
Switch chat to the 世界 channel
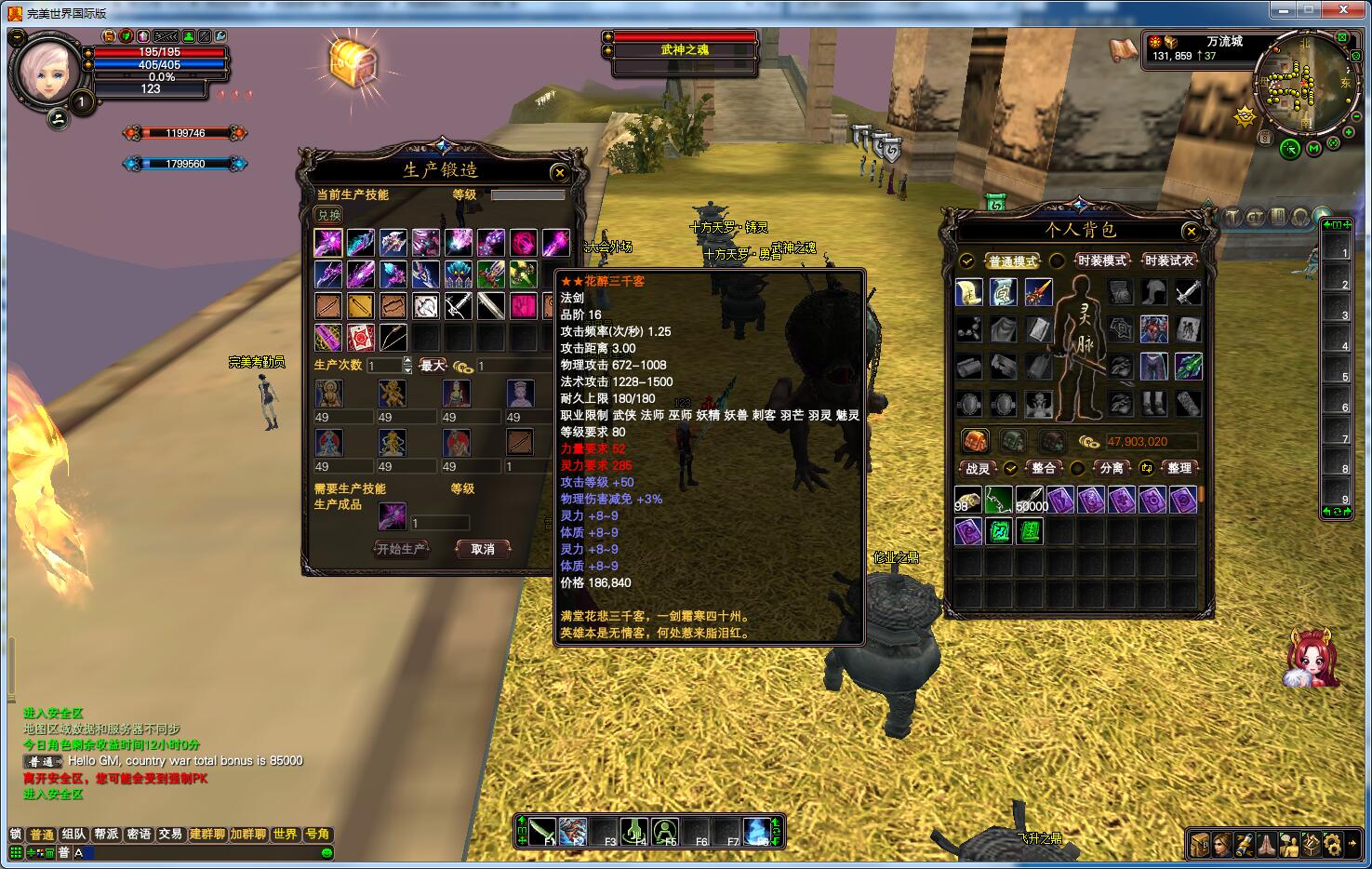pos(285,835)
